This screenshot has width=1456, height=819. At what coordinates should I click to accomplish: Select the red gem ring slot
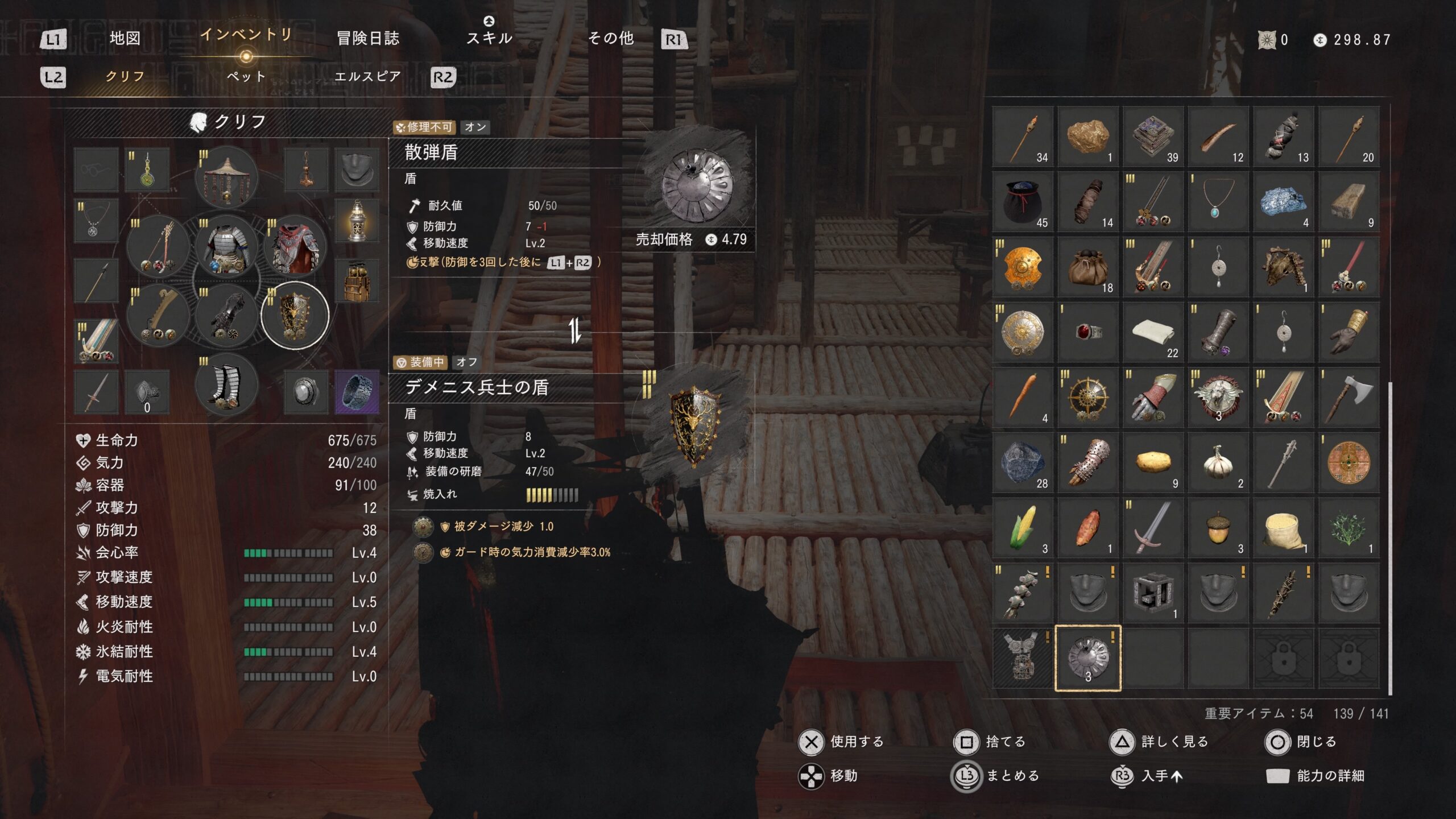click(x=1087, y=332)
